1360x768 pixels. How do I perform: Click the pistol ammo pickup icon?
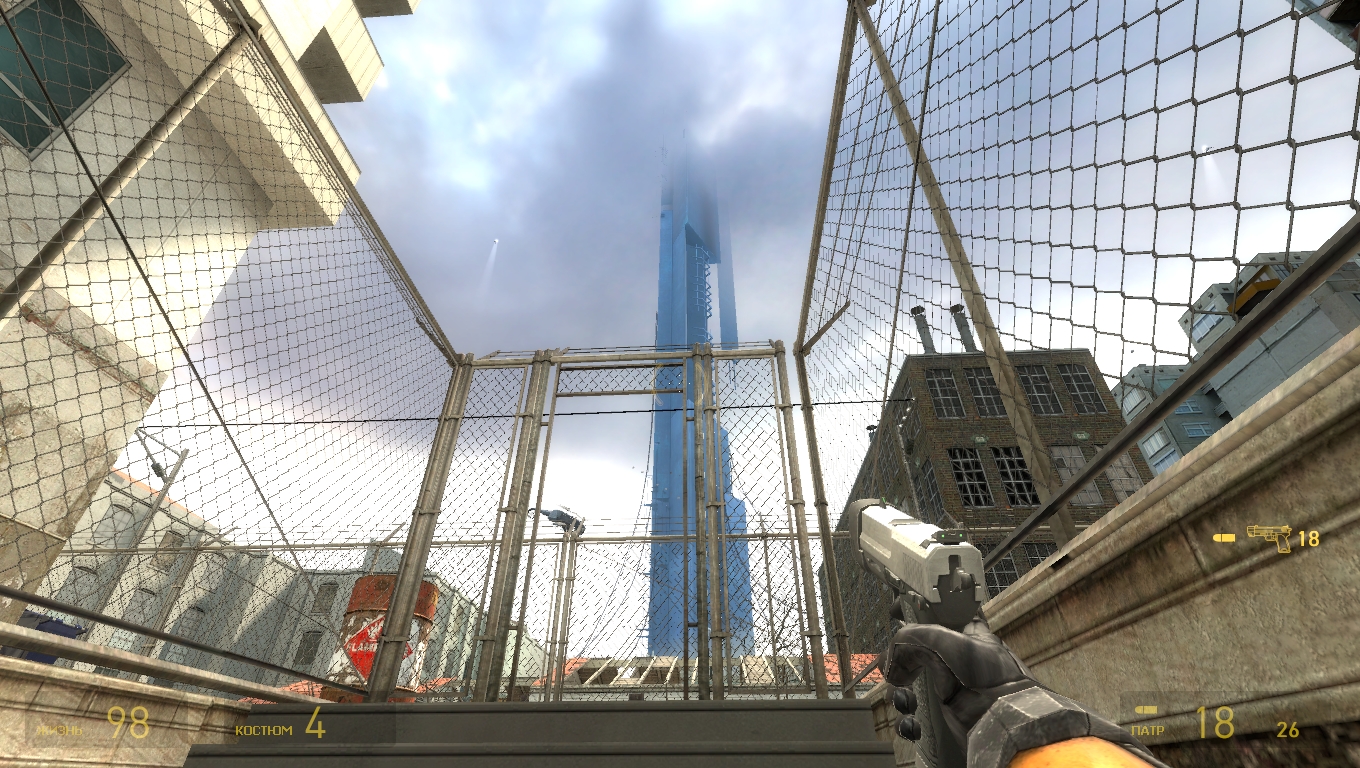click(1269, 538)
